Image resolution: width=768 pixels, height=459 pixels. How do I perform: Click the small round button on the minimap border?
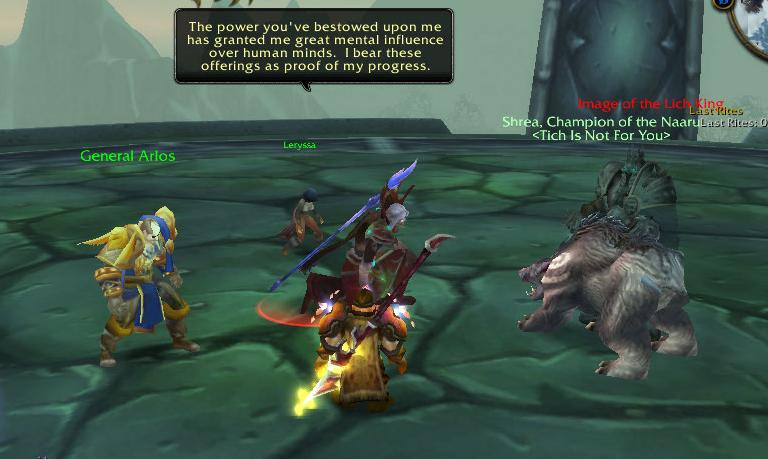724,4
